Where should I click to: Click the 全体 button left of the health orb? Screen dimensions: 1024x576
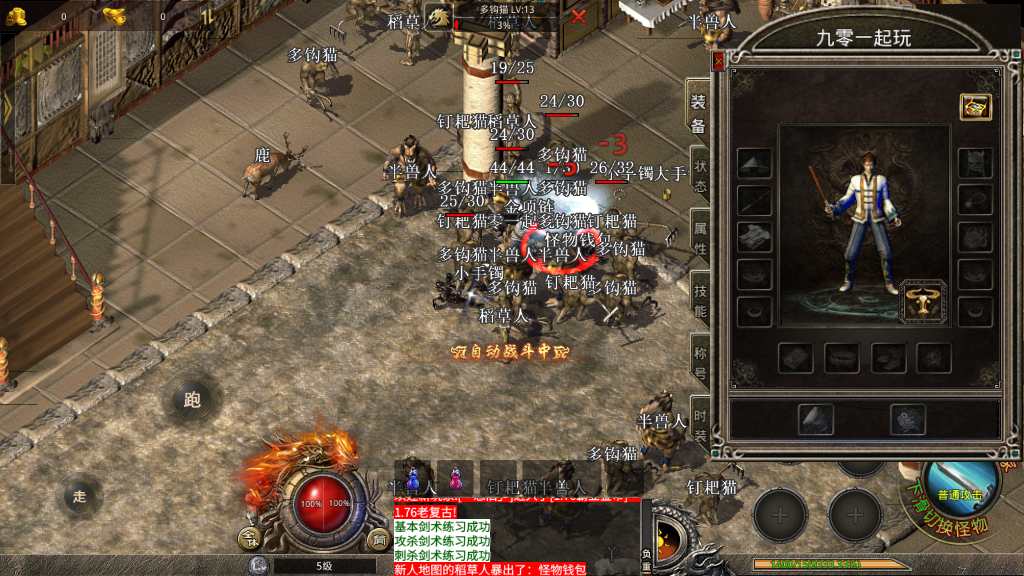point(250,539)
